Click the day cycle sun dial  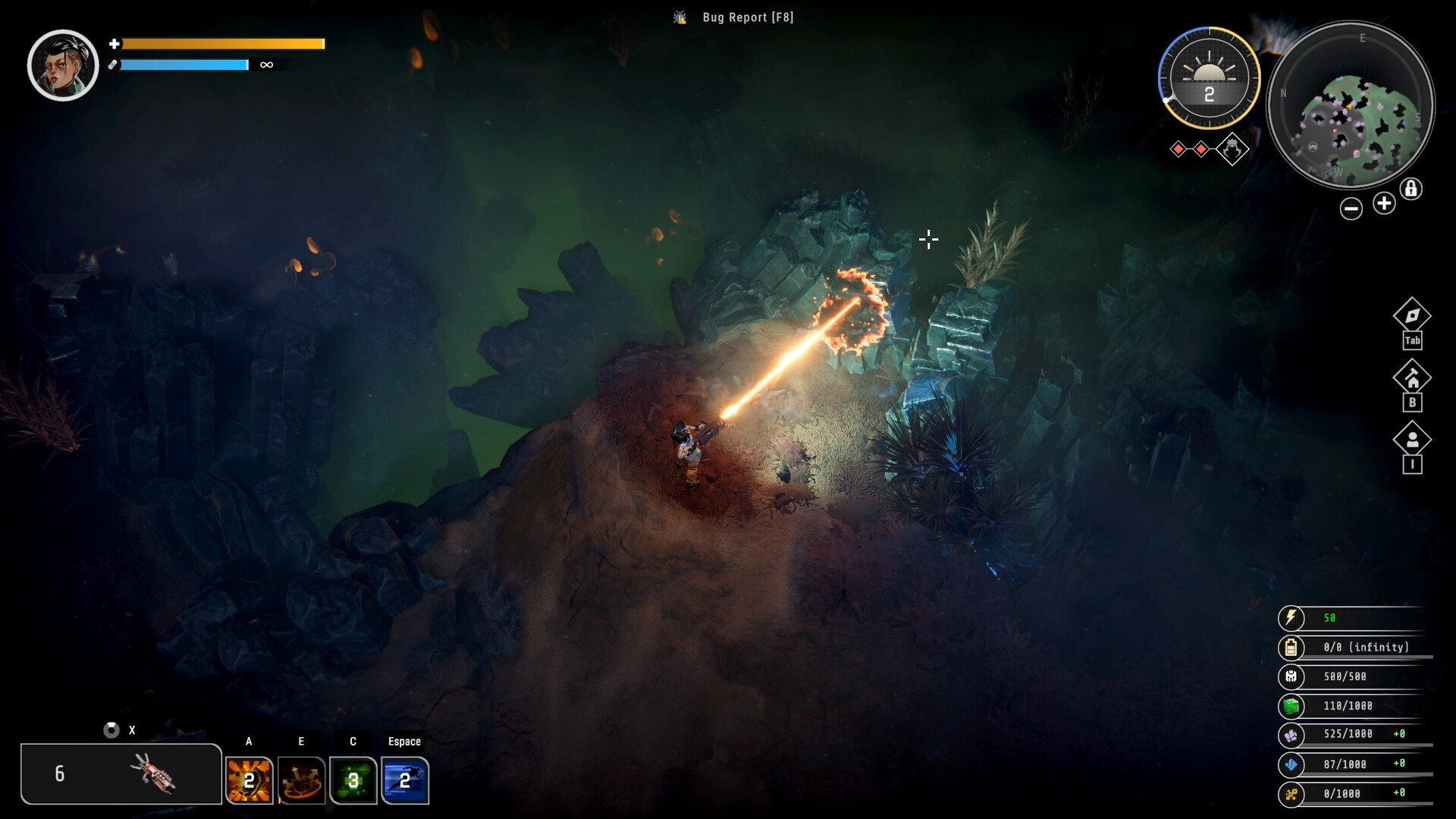pos(1209,77)
